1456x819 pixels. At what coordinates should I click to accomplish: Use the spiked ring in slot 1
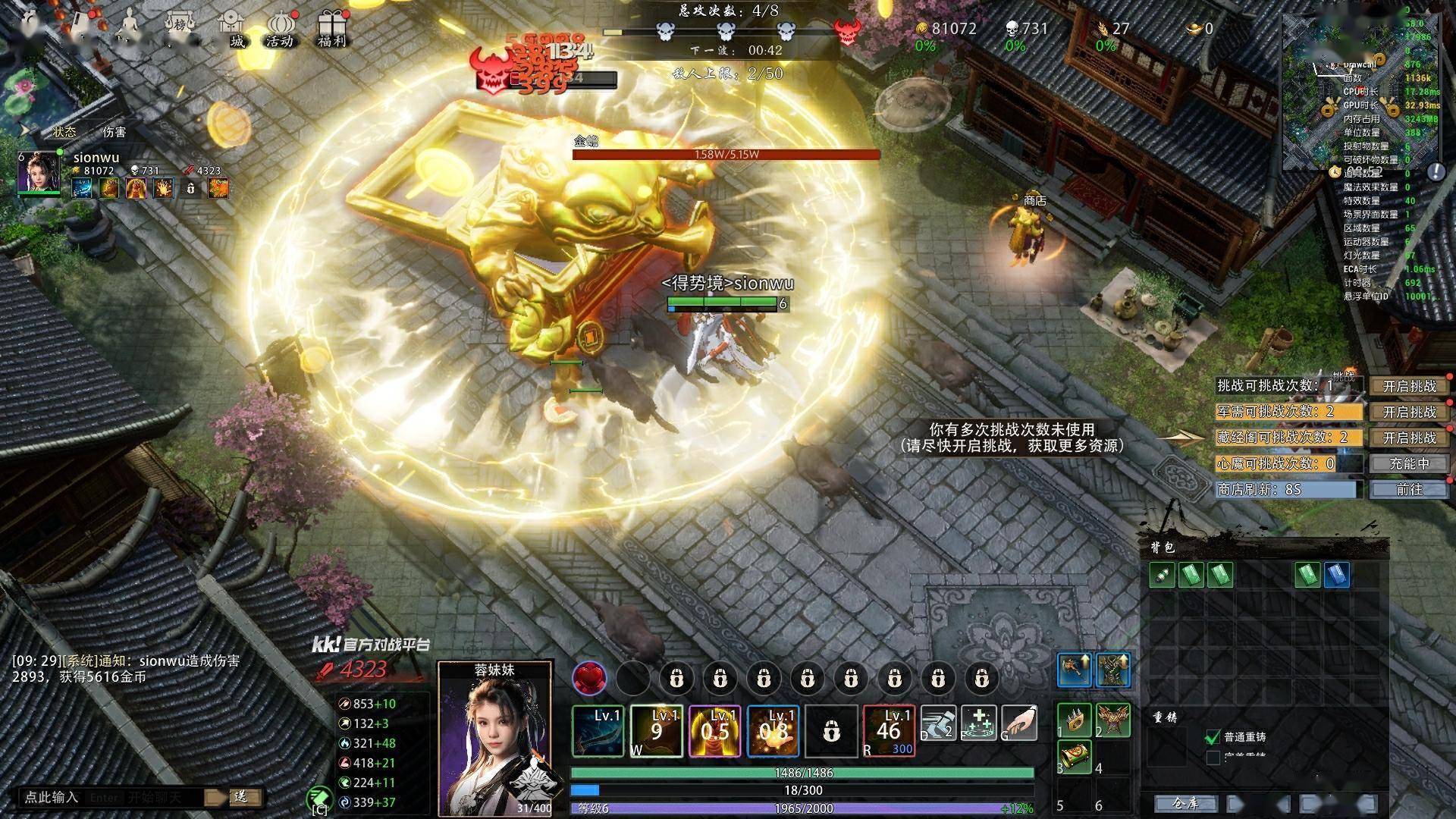[x=1075, y=720]
